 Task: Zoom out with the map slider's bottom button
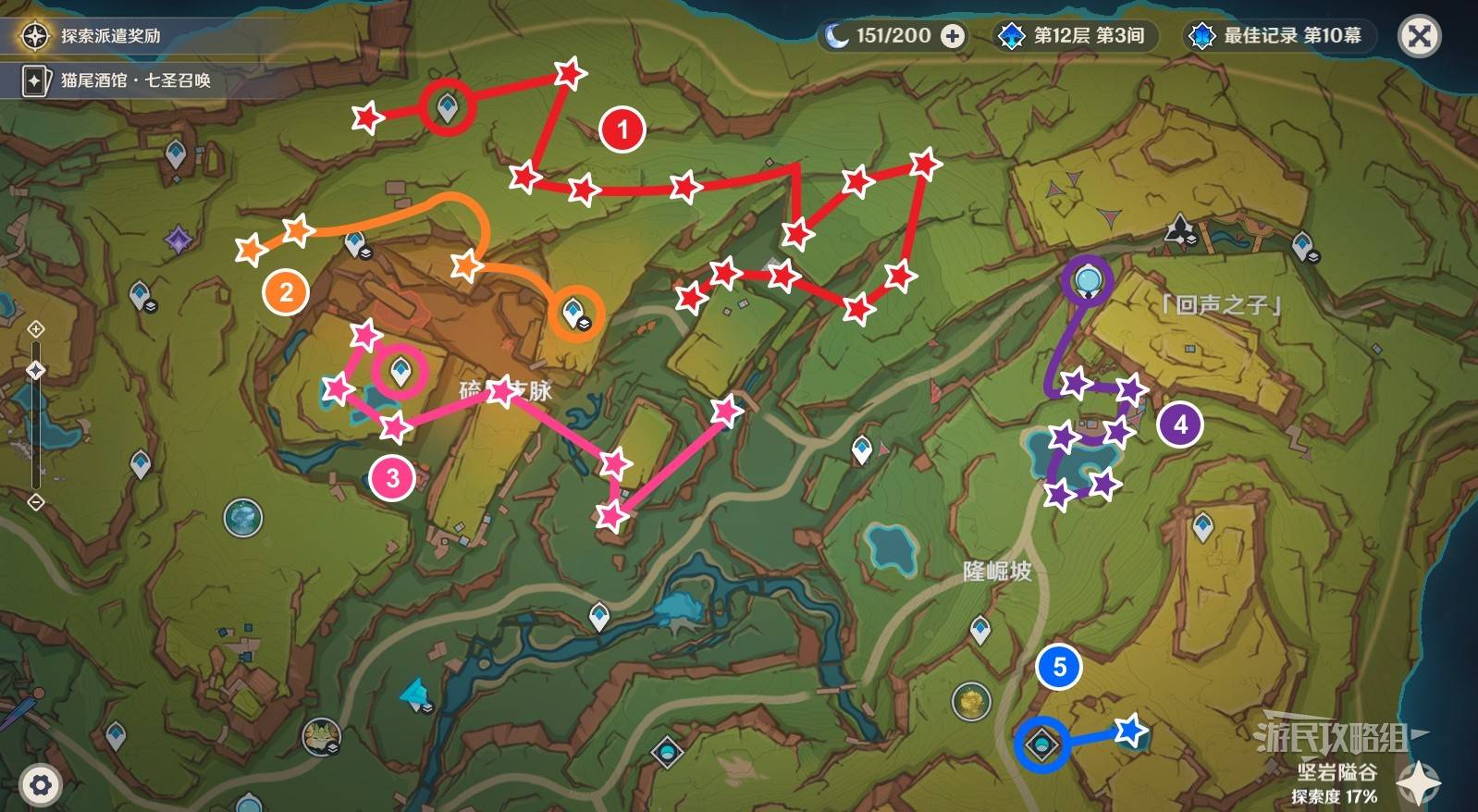pyautogui.click(x=36, y=502)
